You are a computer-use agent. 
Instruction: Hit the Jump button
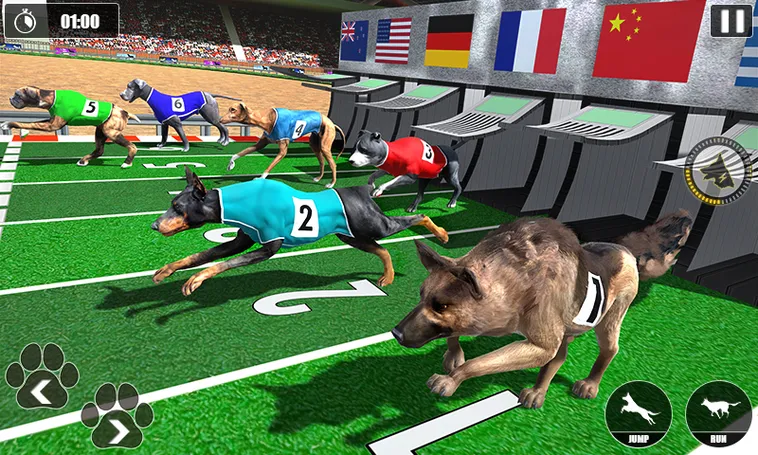click(x=638, y=413)
